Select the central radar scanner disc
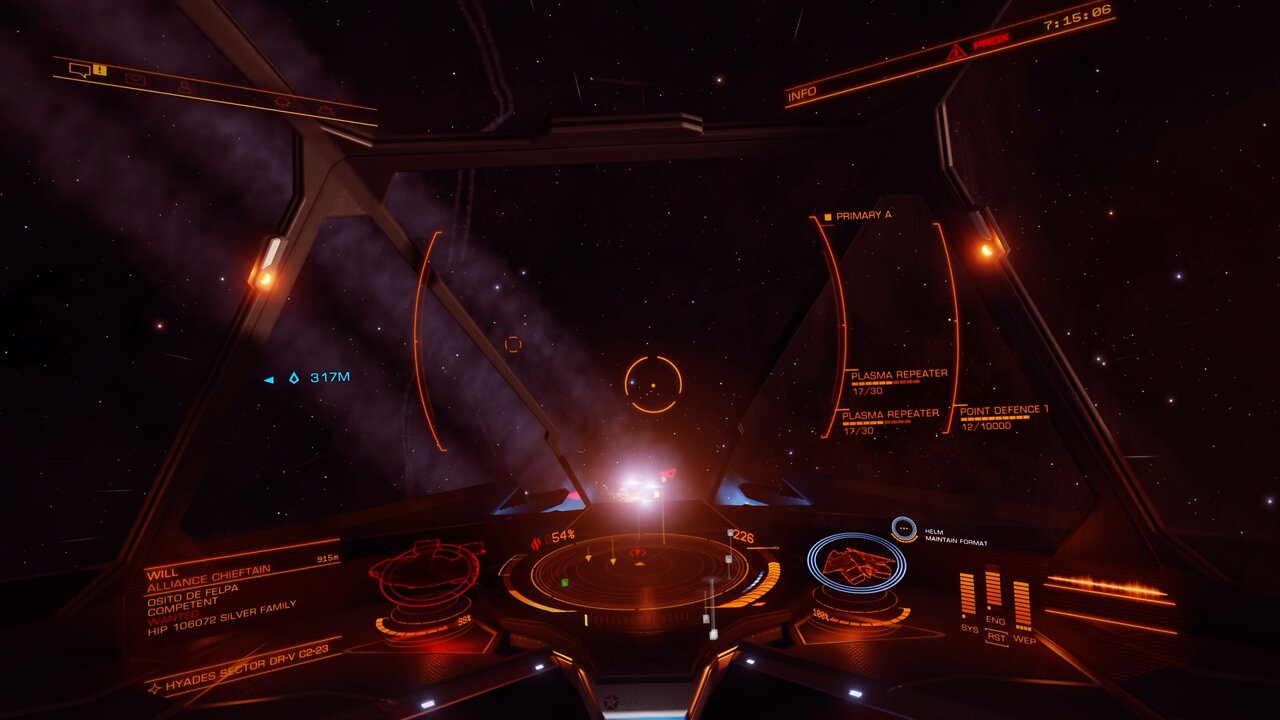 coord(639,572)
